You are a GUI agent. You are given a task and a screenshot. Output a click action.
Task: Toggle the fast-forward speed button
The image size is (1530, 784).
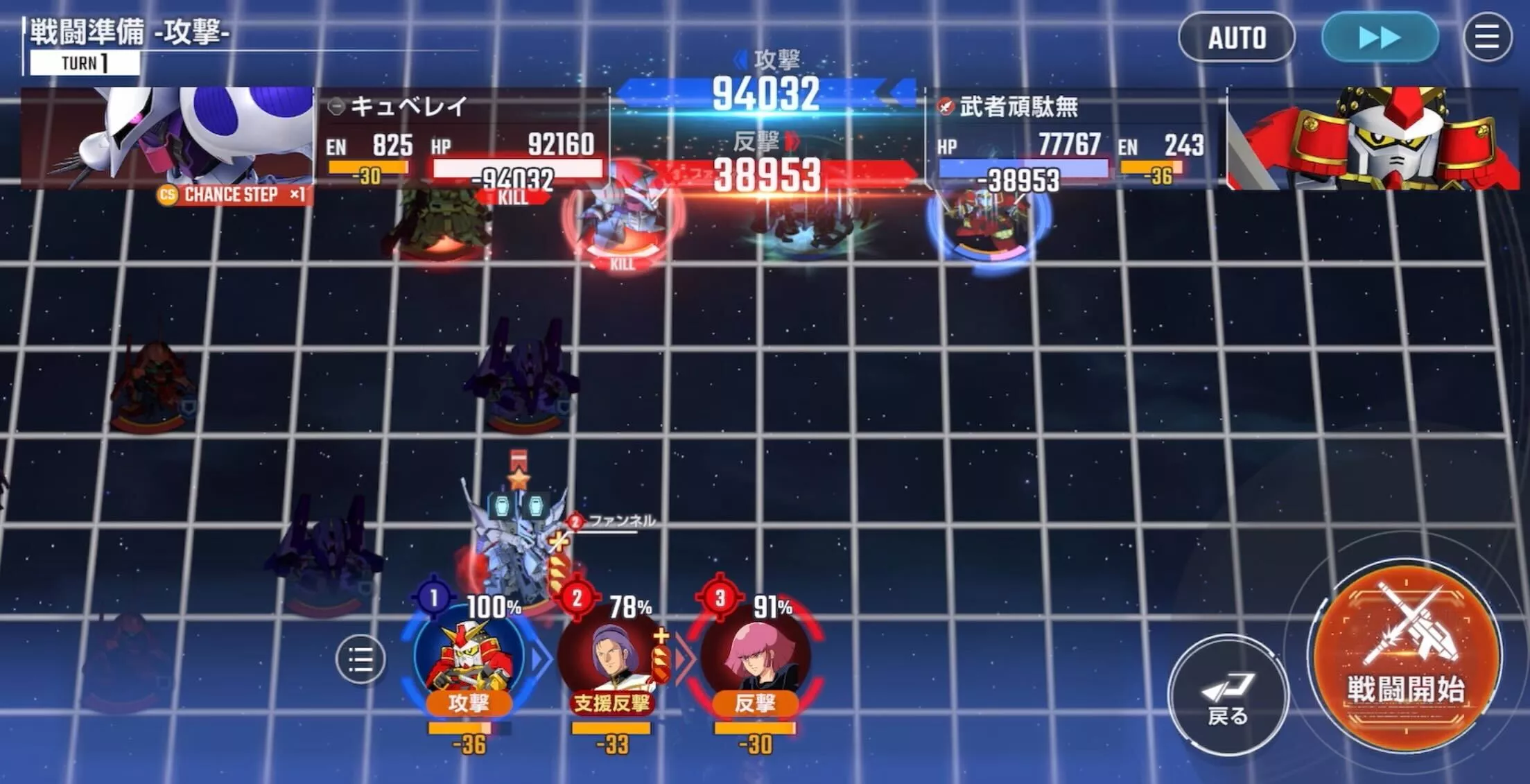[x=1379, y=38]
